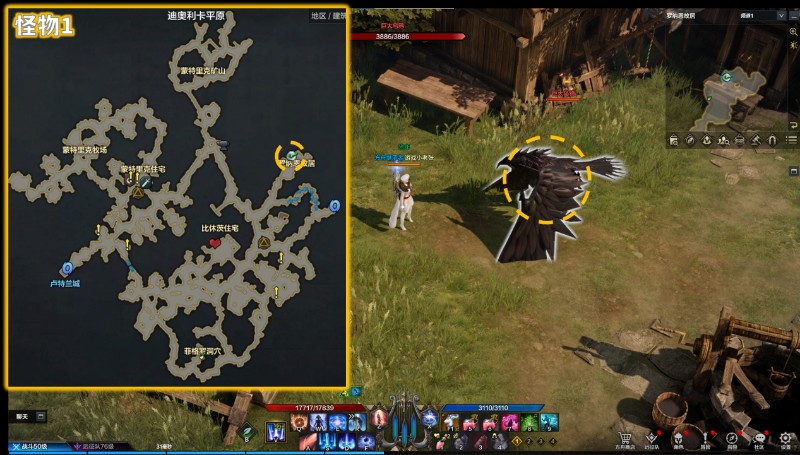Select the 蒙特里克矿山 label on the map

[x=203, y=71]
